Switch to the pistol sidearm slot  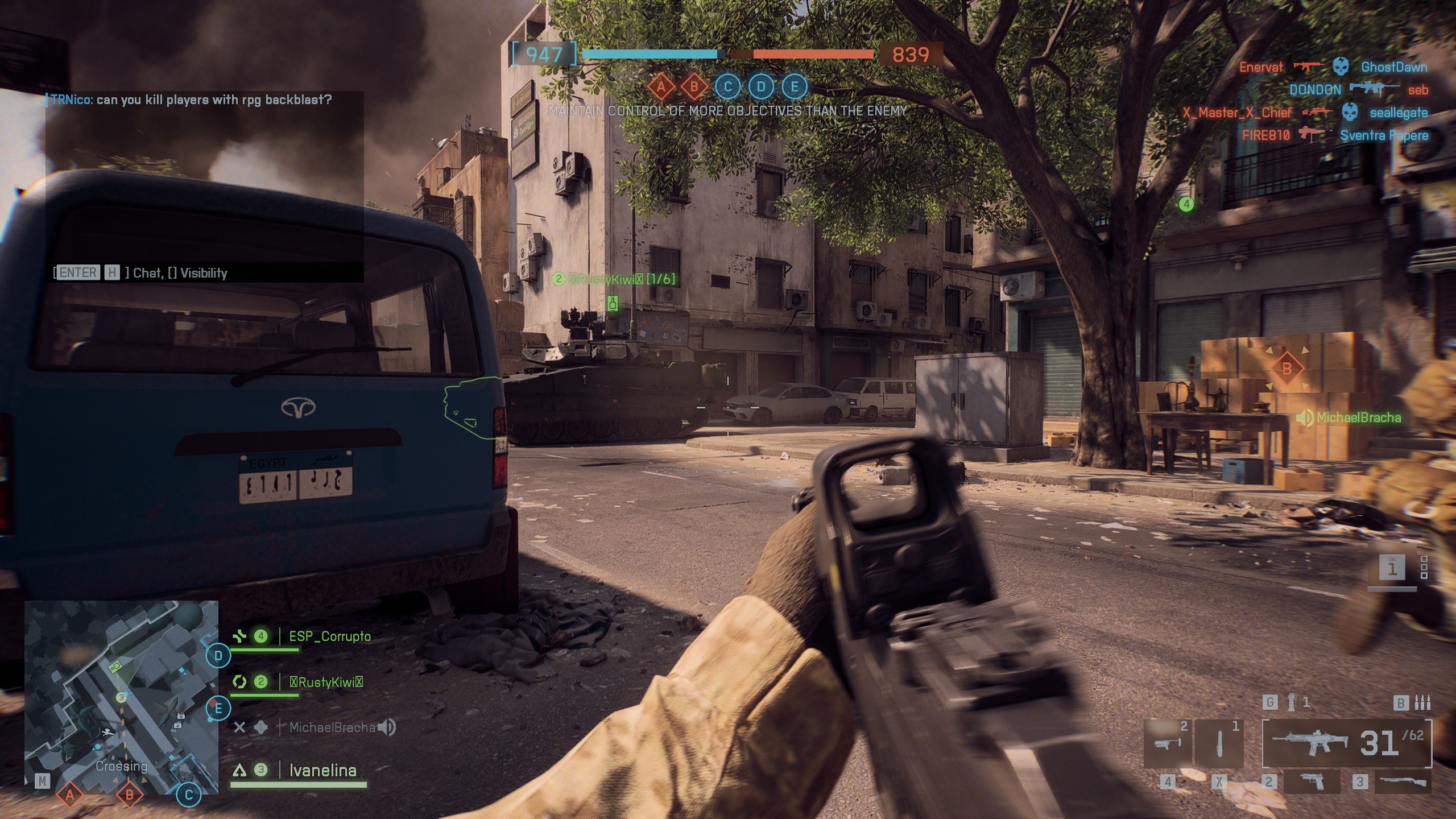[1312, 782]
